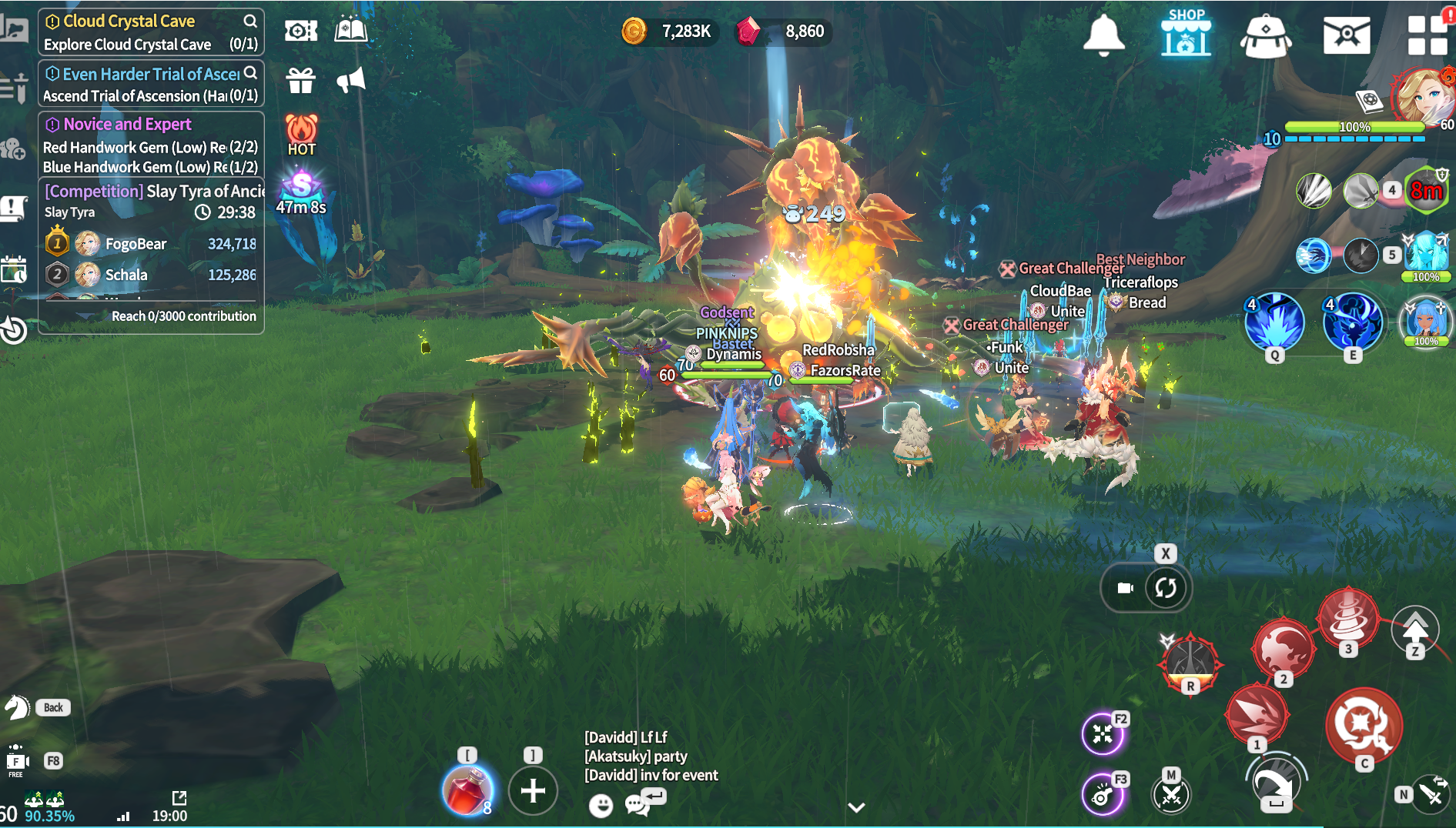1456x828 pixels.
Task: Toggle the camera rotate button
Action: pos(1166,588)
